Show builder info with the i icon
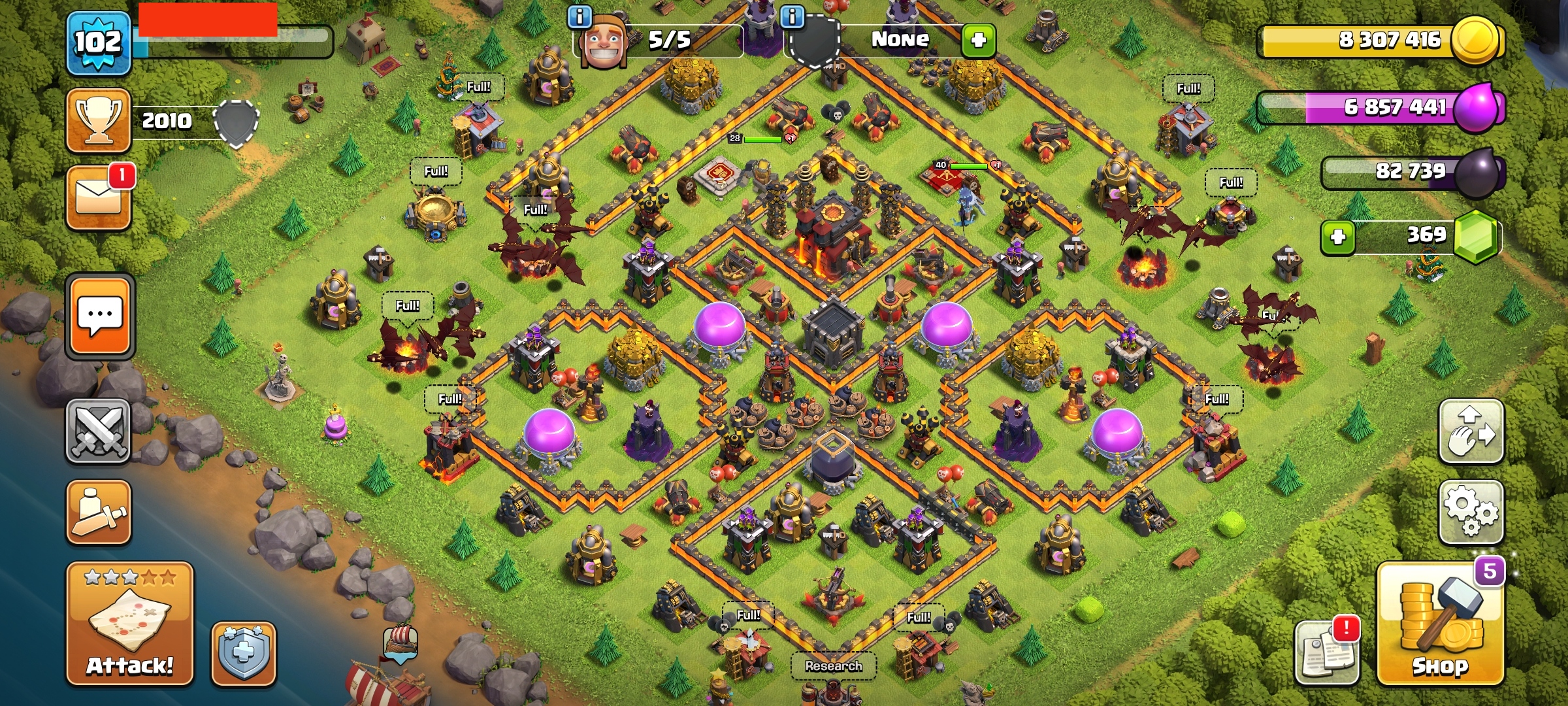1568x706 pixels. [x=580, y=16]
